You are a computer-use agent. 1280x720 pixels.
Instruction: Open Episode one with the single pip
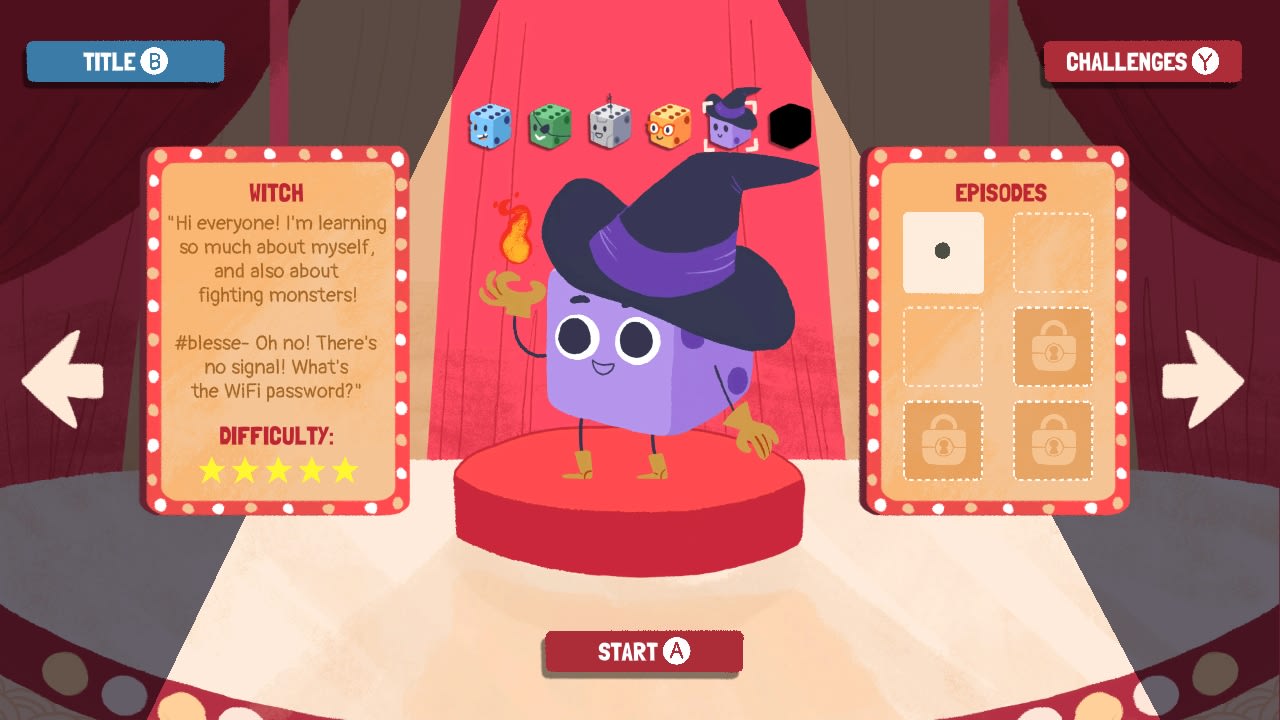tap(943, 253)
